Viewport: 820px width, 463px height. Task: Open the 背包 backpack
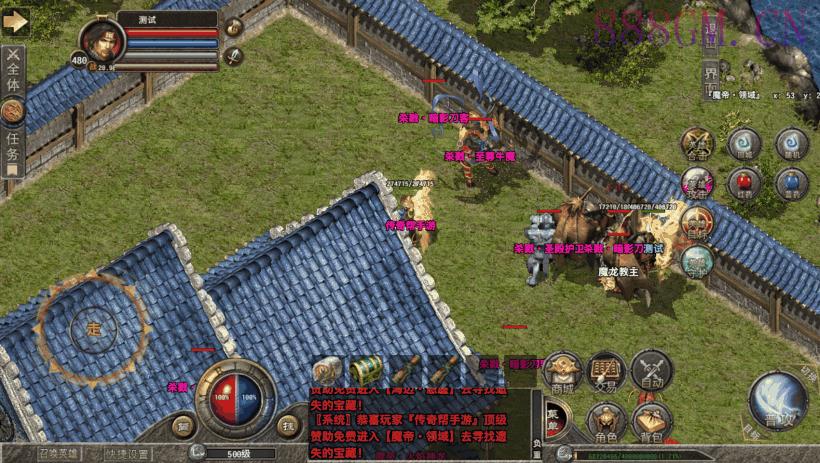(x=652, y=421)
